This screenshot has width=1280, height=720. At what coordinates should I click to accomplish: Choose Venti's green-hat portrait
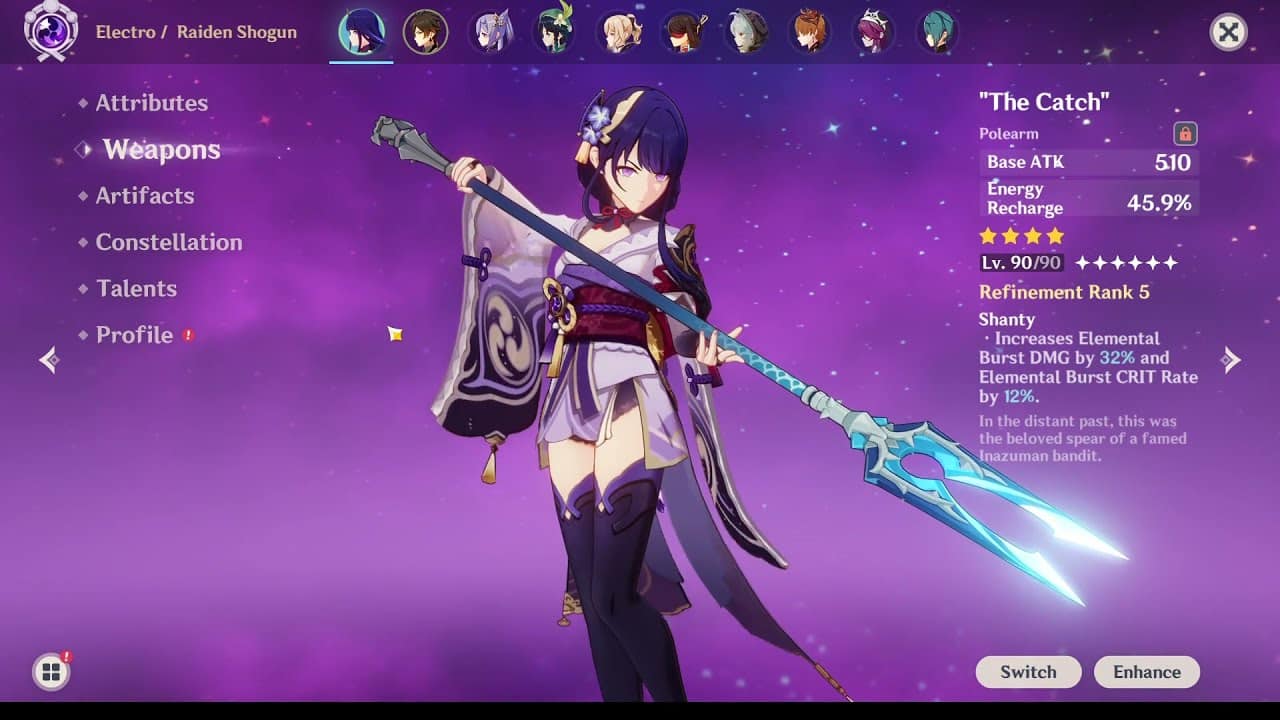(555, 33)
